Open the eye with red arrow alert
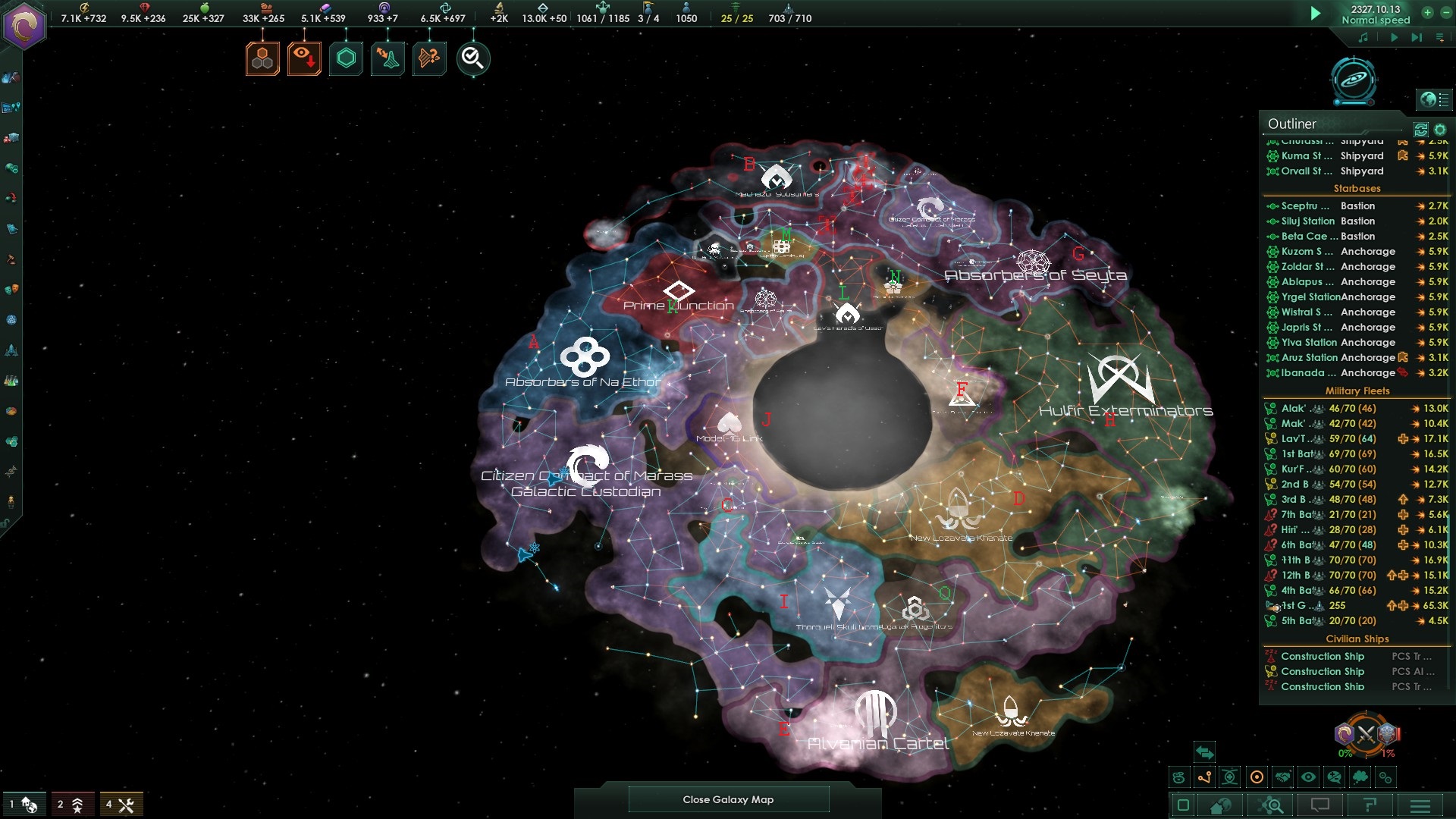The width and height of the screenshot is (1456, 819). point(304,58)
